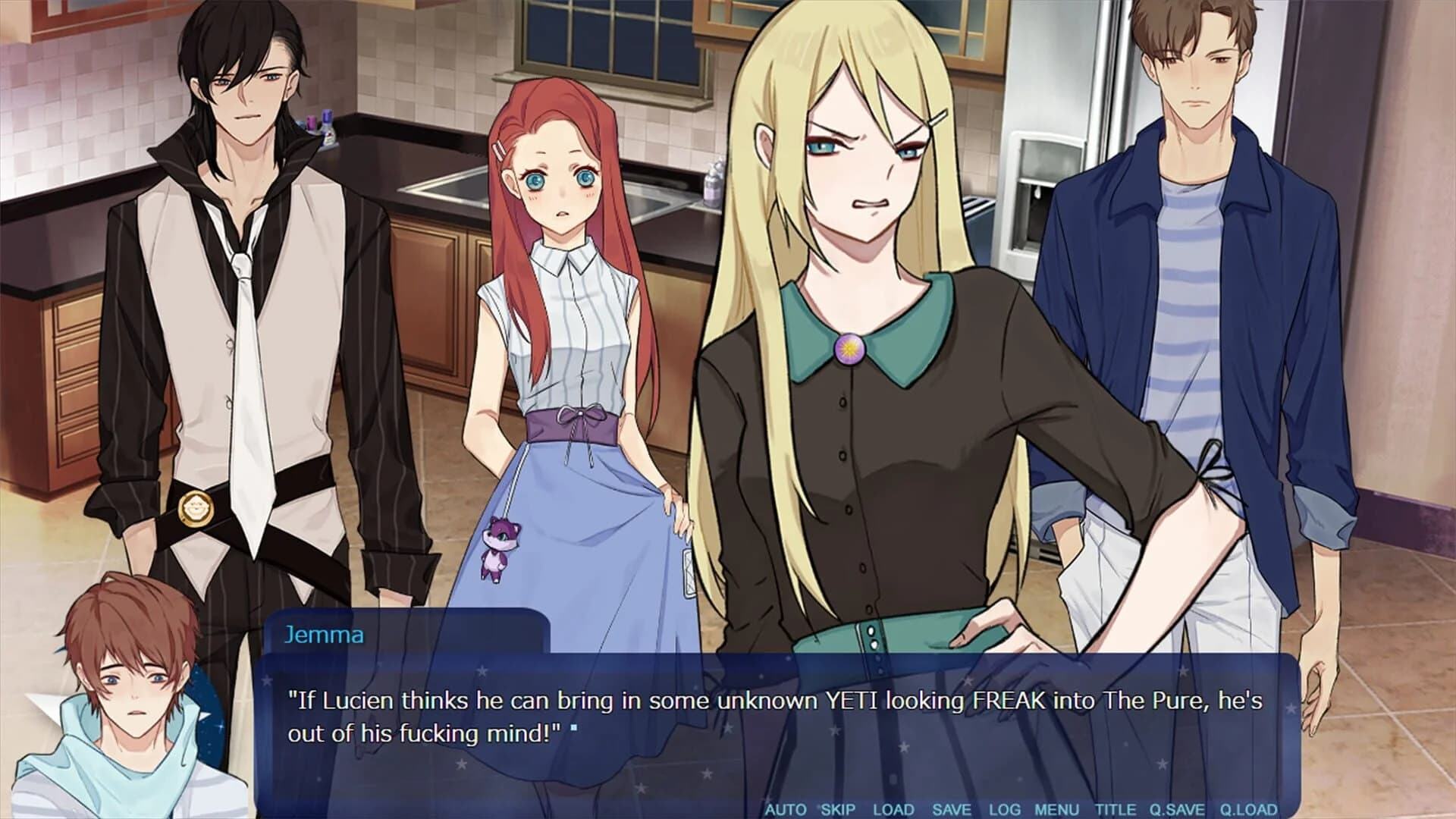The image size is (1456, 819).
Task: Return to the TITLE screen
Action: (x=1115, y=809)
